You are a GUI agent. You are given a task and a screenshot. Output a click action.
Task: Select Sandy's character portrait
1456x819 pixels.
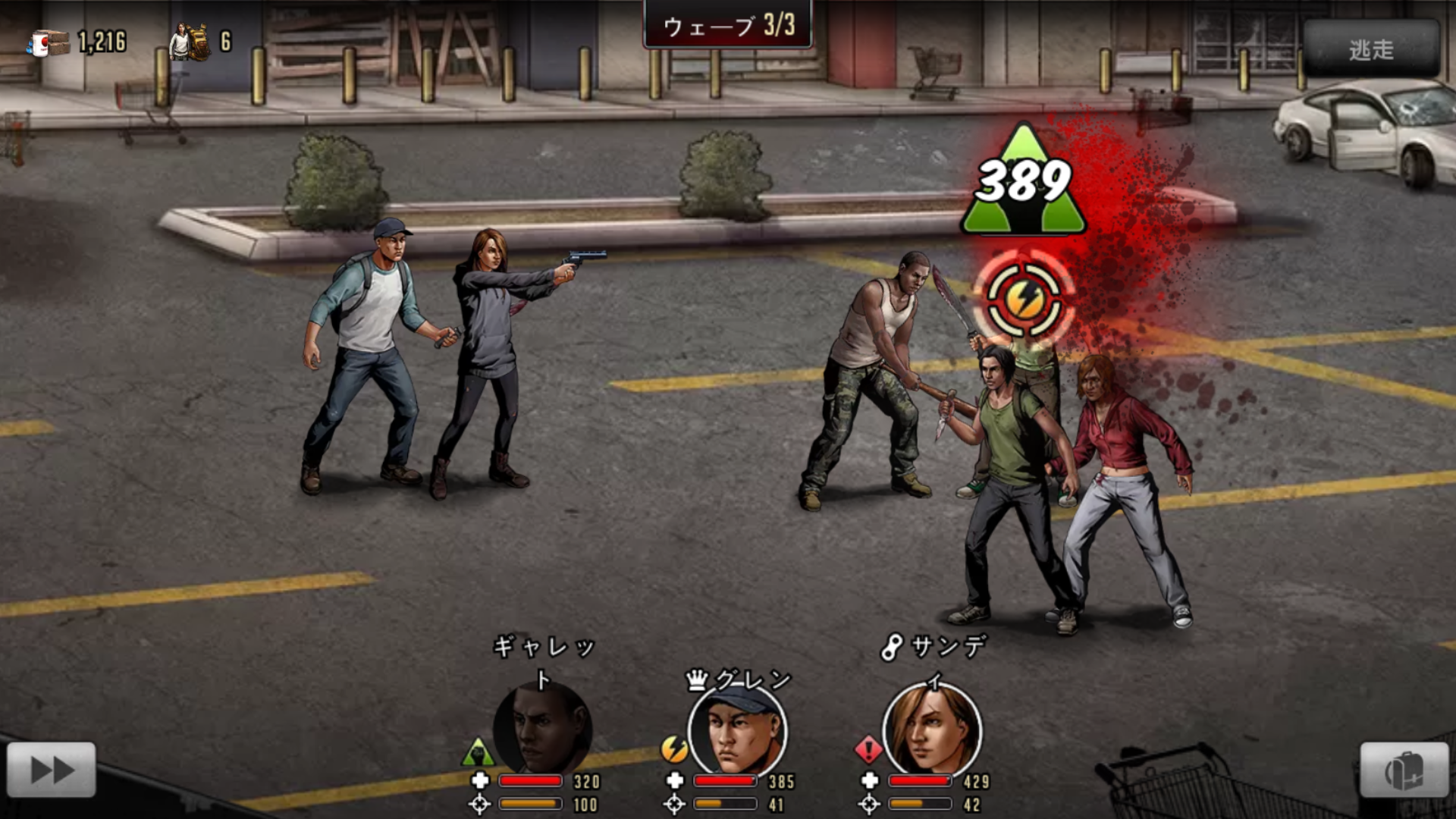click(932, 731)
